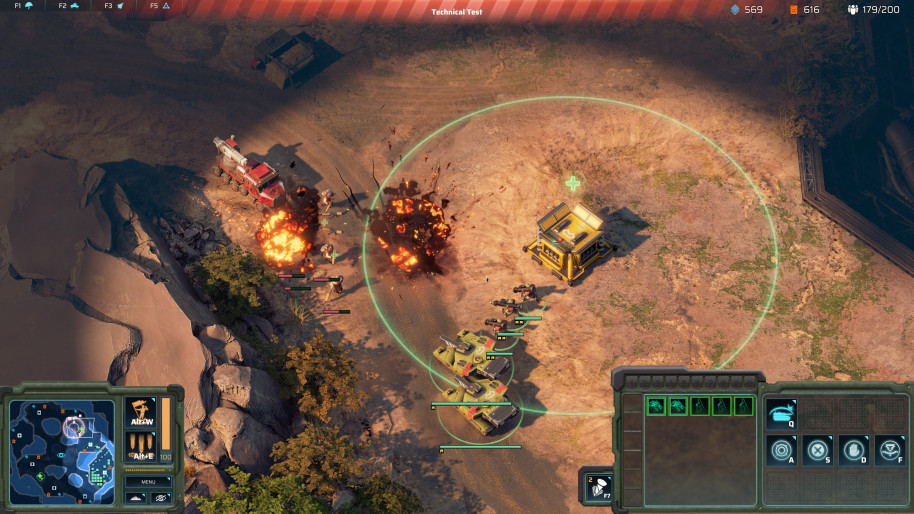
Task: Click the crystal icon showing number 2
Action: pos(595,485)
